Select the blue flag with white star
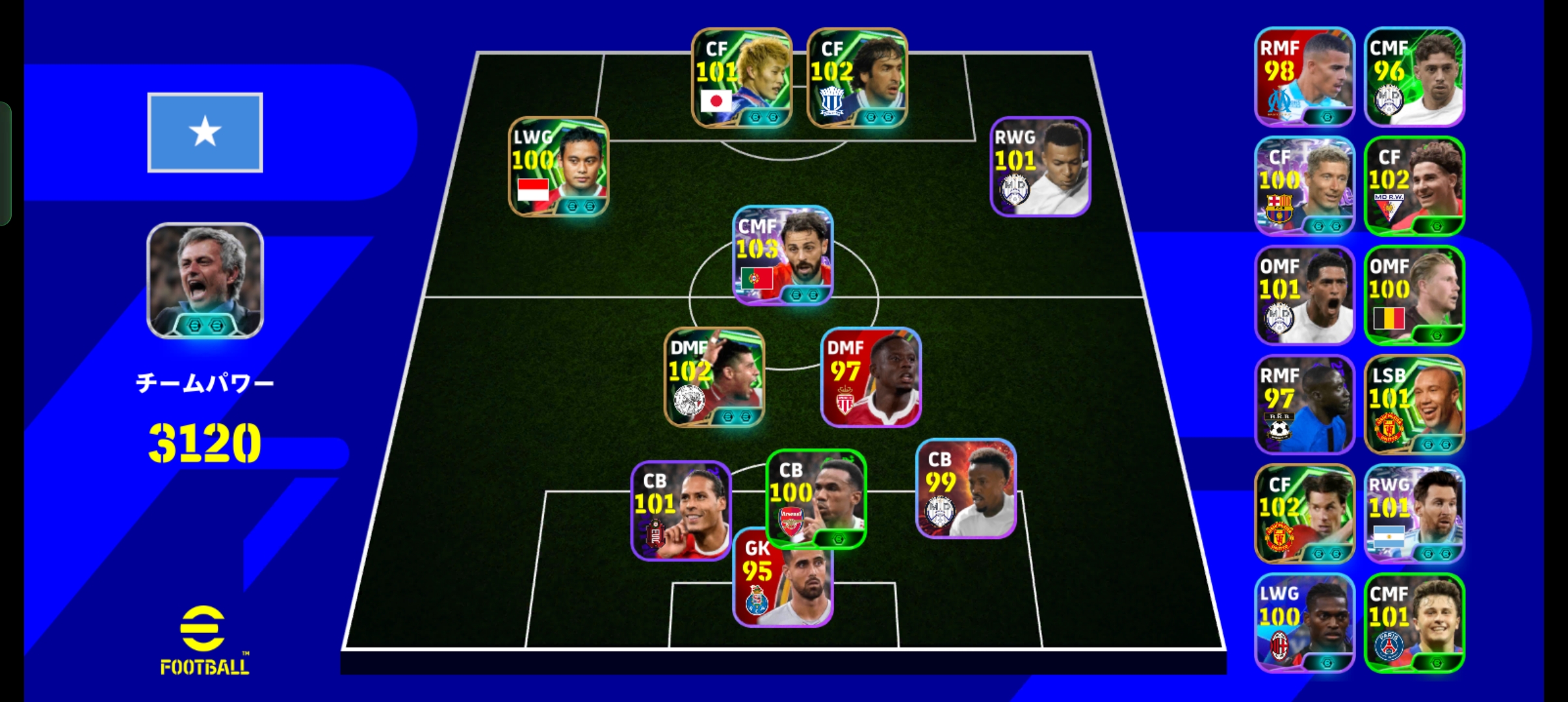The width and height of the screenshot is (1568, 702). (x=205, y=133)
